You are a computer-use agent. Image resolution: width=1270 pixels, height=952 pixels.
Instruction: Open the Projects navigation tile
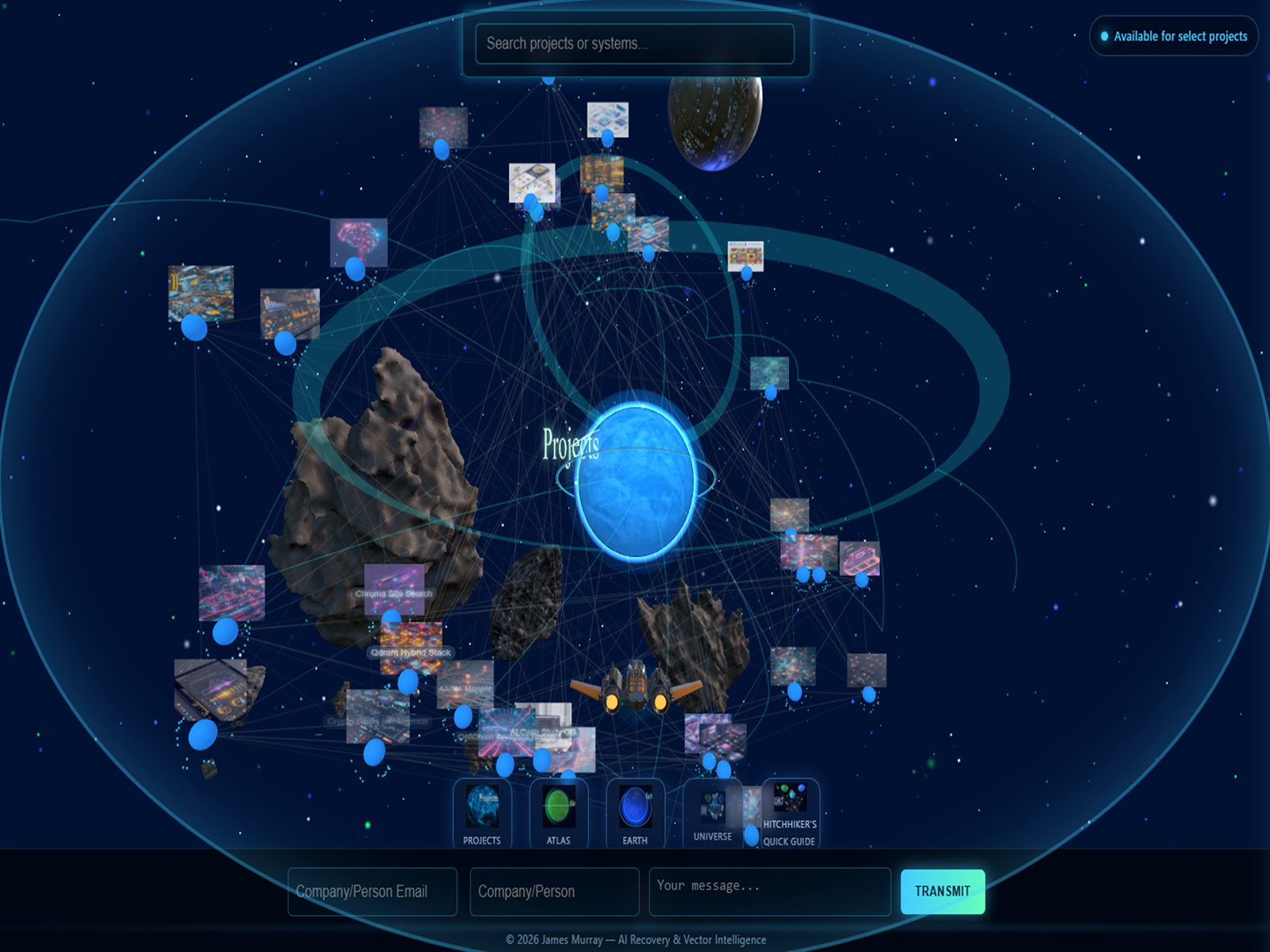pos(482,814)
